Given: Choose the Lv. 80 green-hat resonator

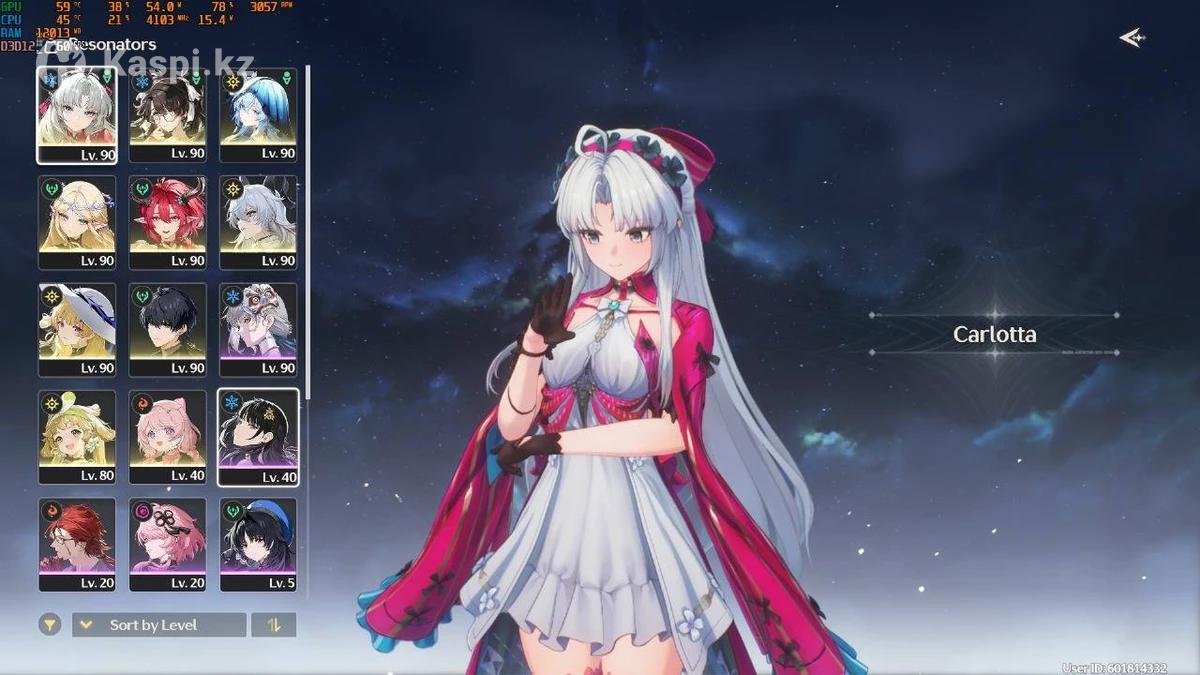Looking at the screenshot, I should point(77,437).
